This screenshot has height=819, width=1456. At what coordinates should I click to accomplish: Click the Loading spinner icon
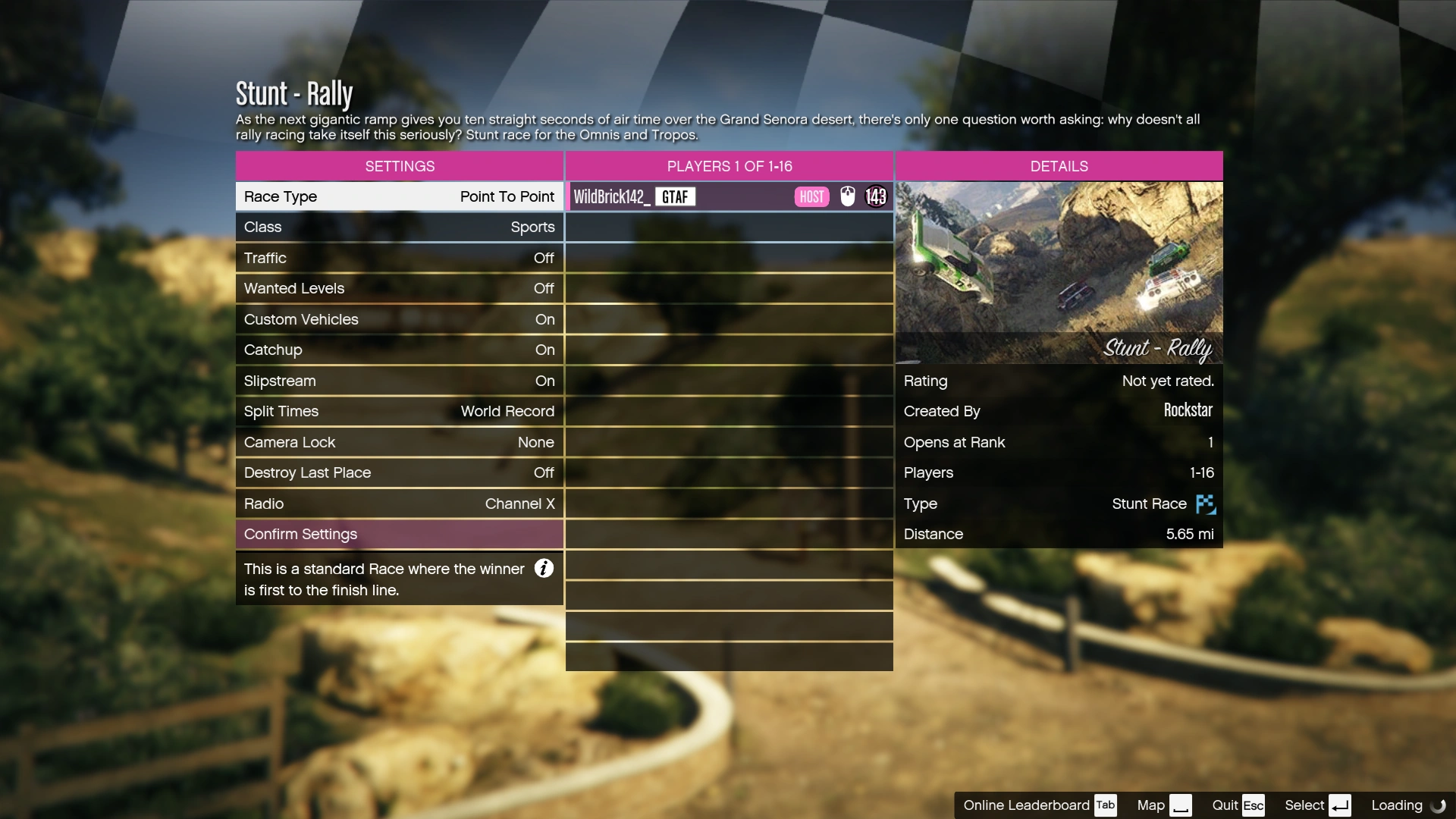click(x=1436, y=805)
